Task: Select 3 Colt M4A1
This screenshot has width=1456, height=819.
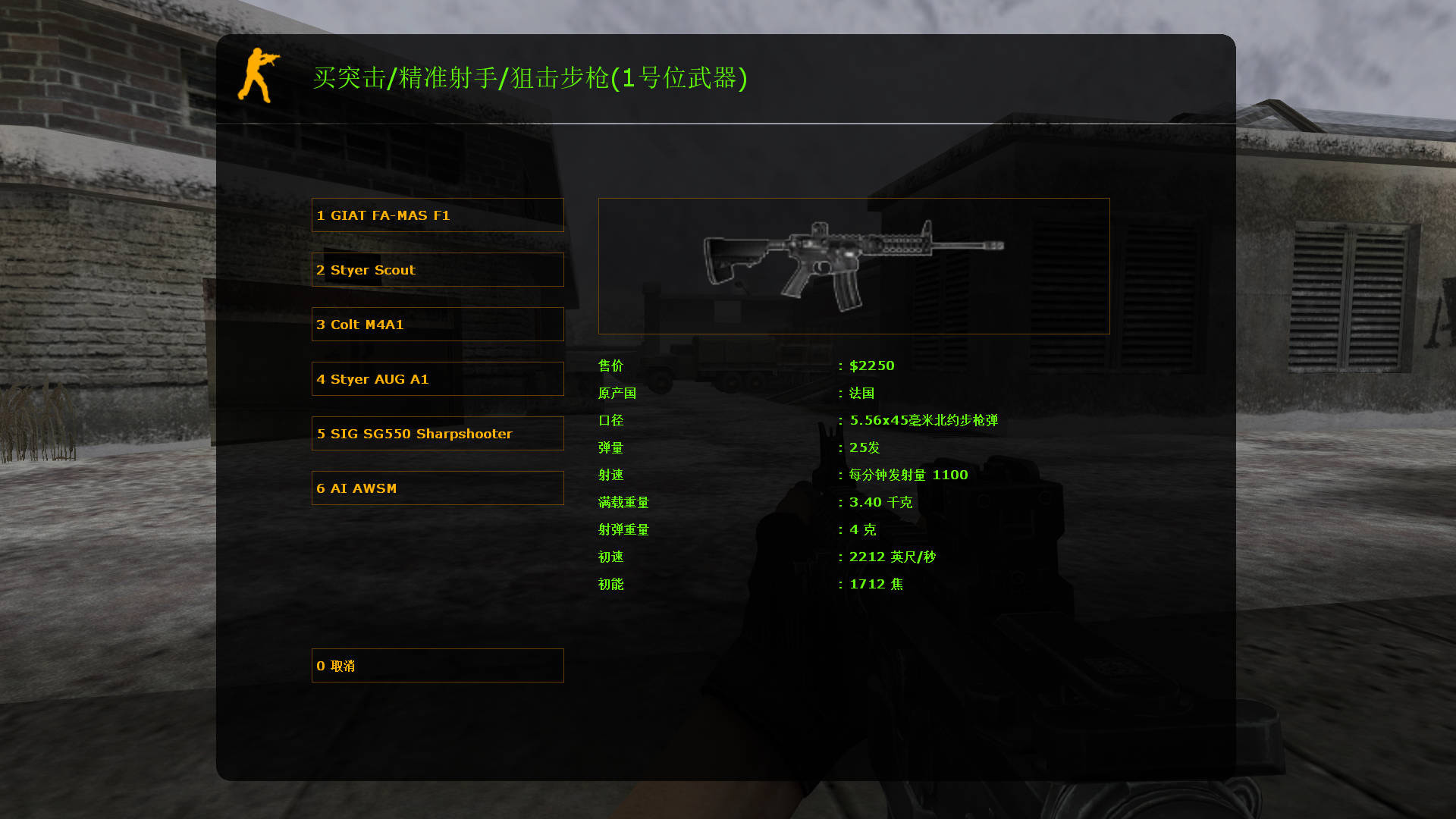Action: pos(438,324)
